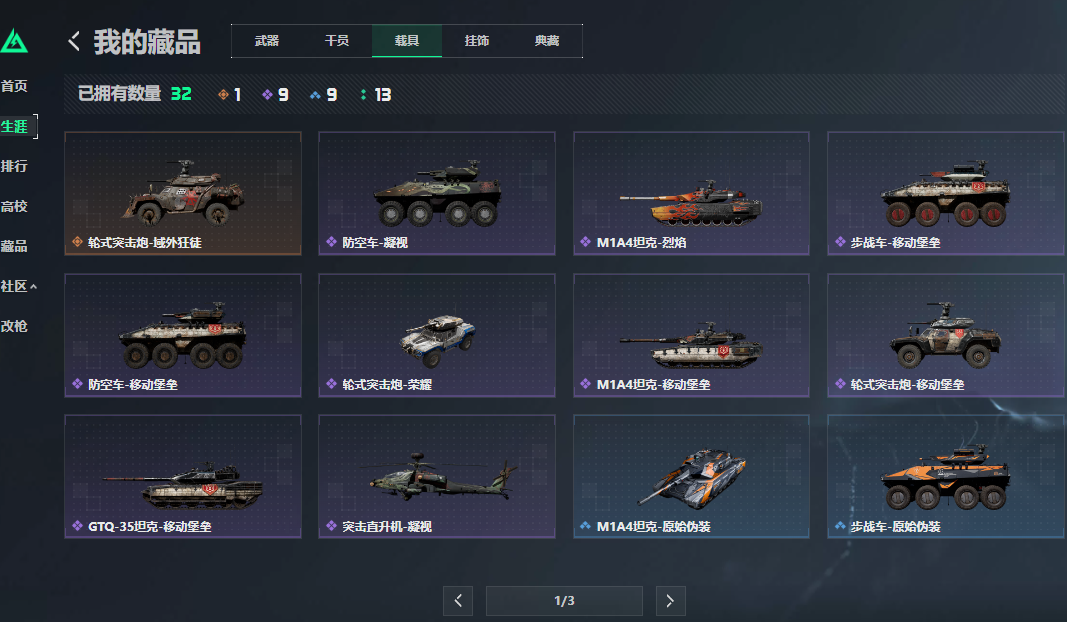This screenshot has height=622, width=1067.
Task: Expand the 社区 sidebar menu
Action: pyautogui.click(x=19, y=286)
